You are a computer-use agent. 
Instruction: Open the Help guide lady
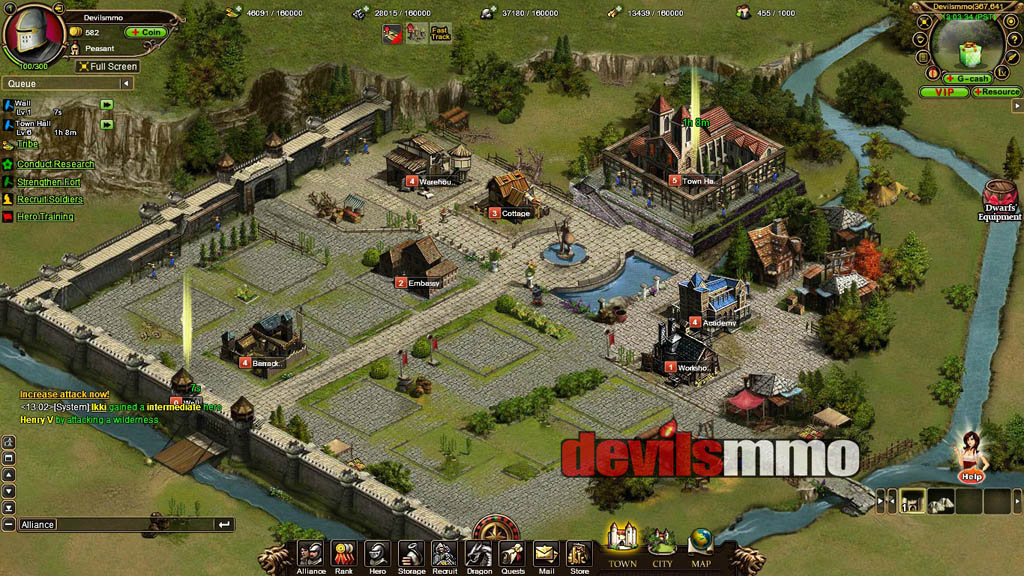969,457
